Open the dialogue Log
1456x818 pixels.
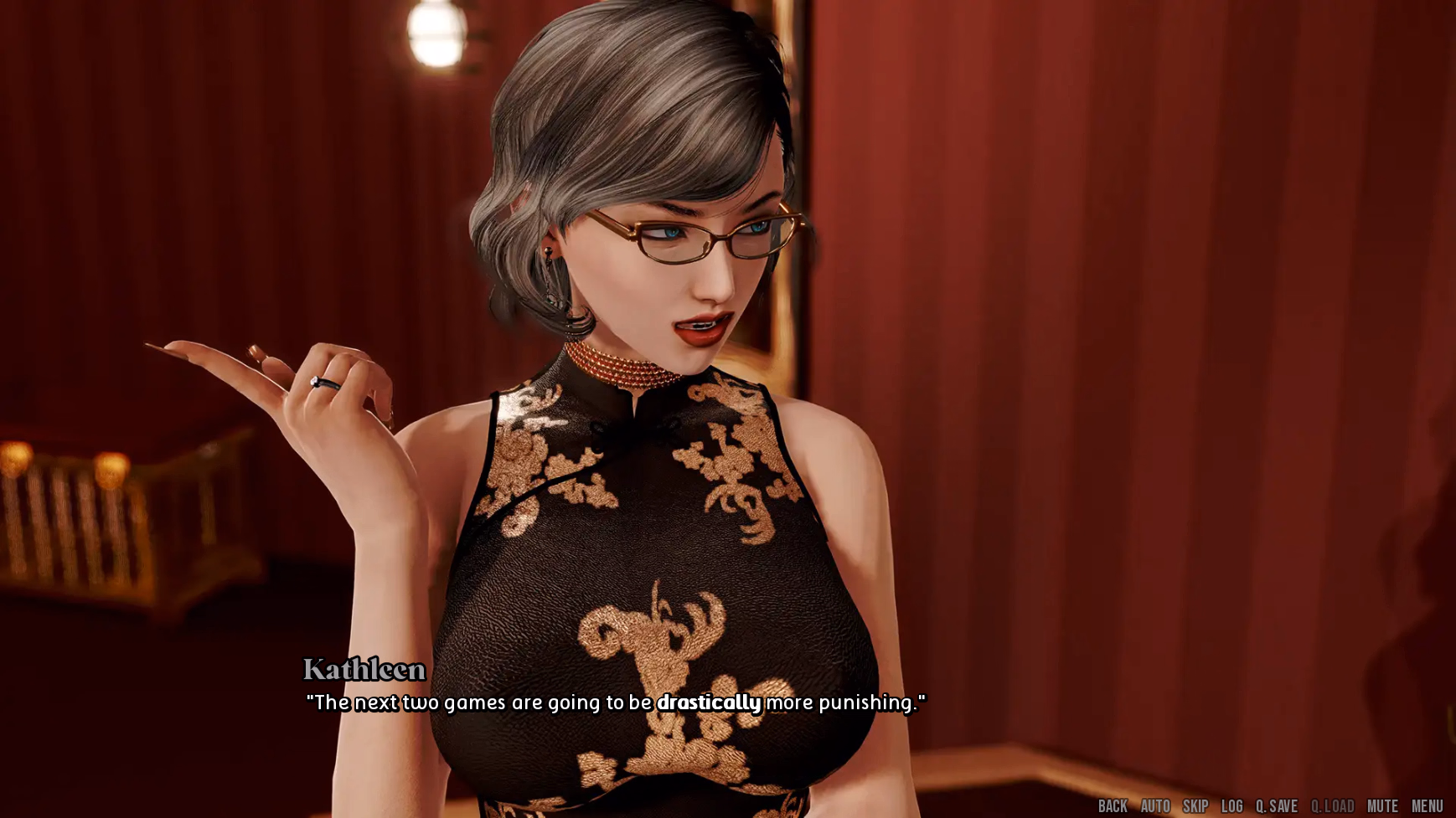click(x=1232, y=806)
